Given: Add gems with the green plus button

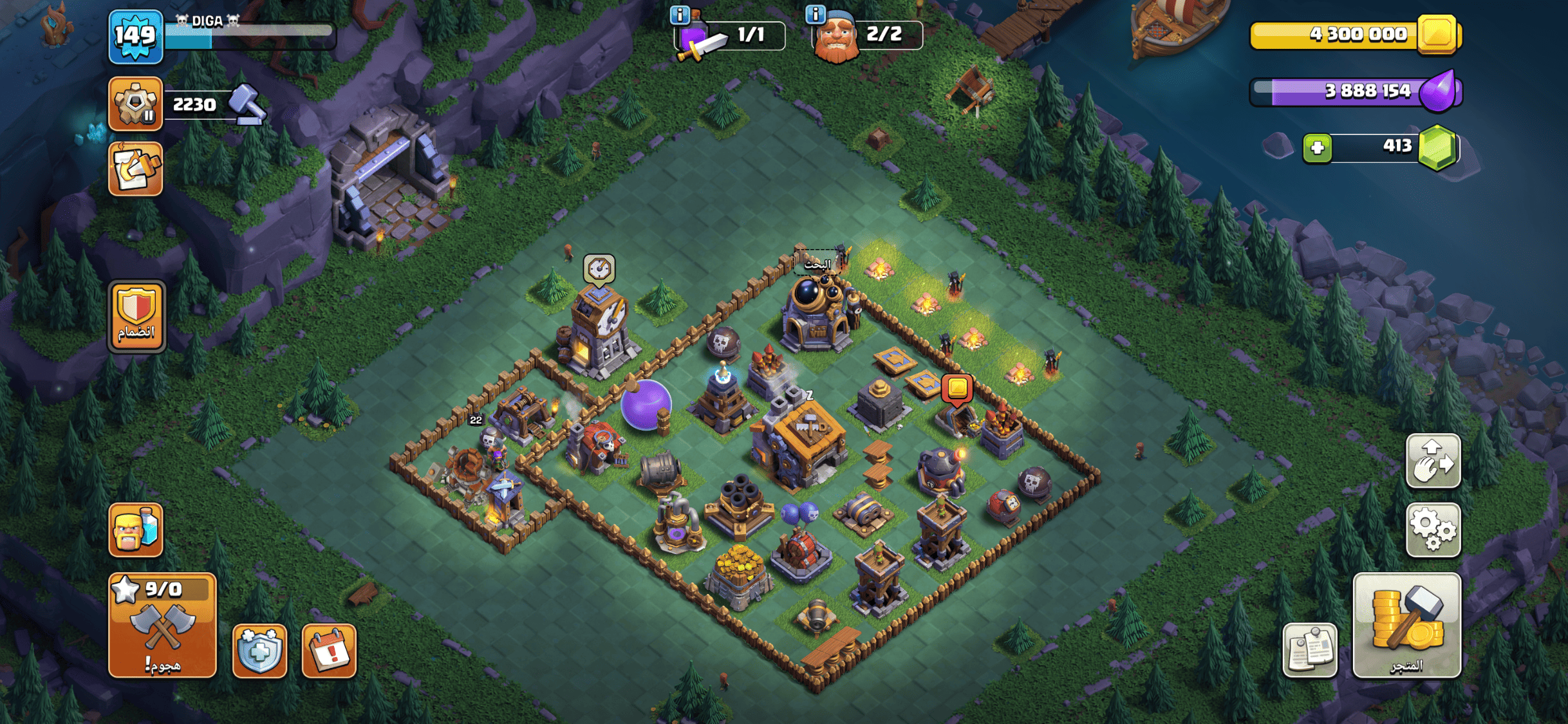Looking at the screenshot, I should (1317, 148).
